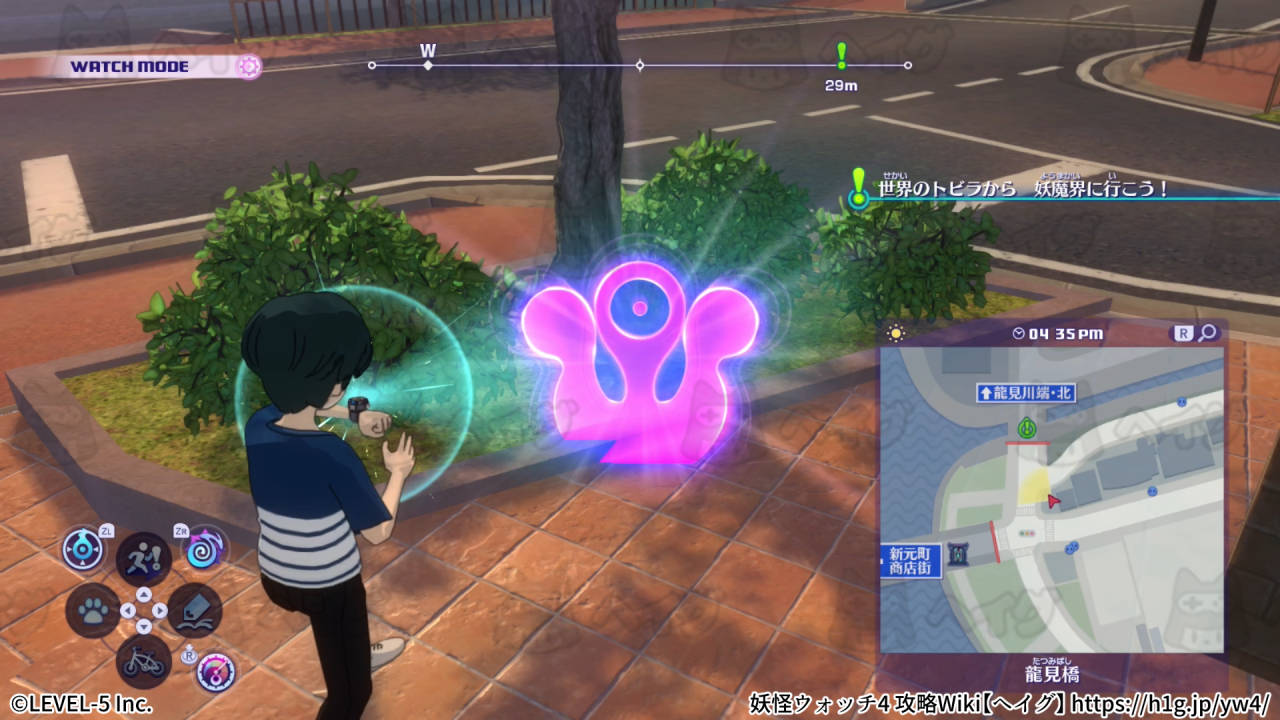Image resolution: width=1280 pixels, height=720 pixels.
Task: Select the running figure dash icon
Action: click(x=143, y=558)
